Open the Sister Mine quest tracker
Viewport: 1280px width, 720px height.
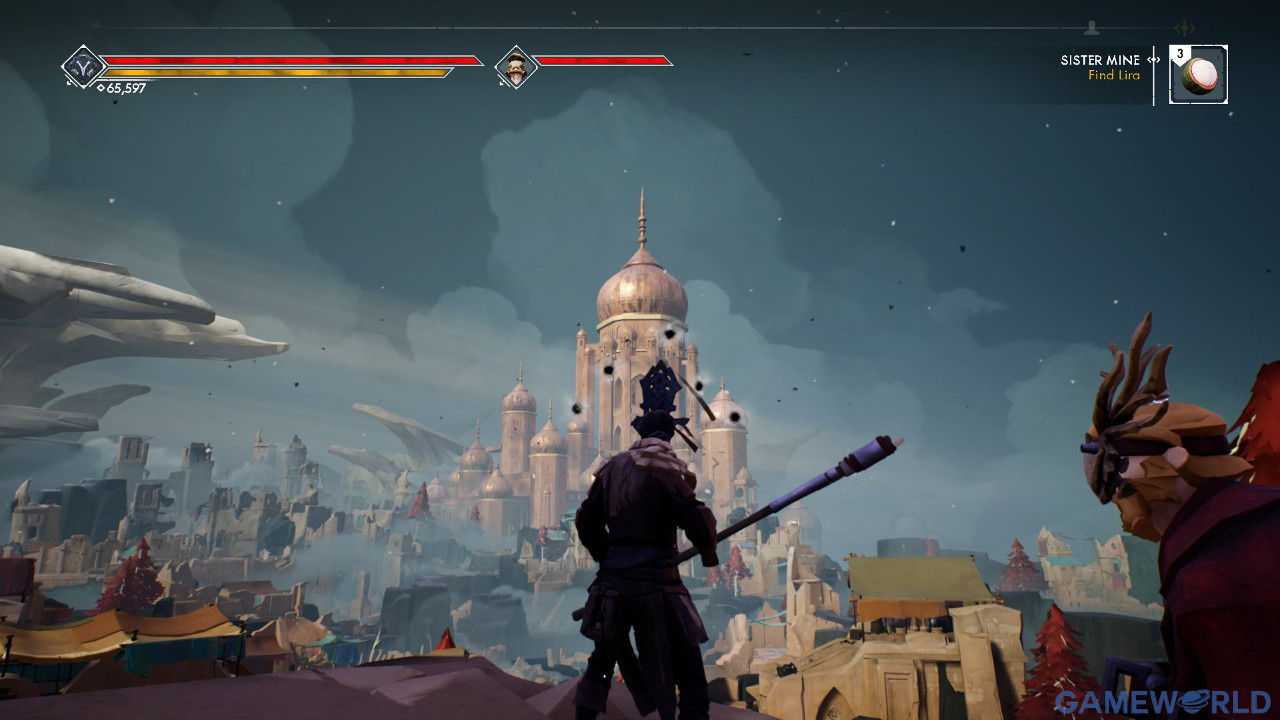(x=1100, y=67)
